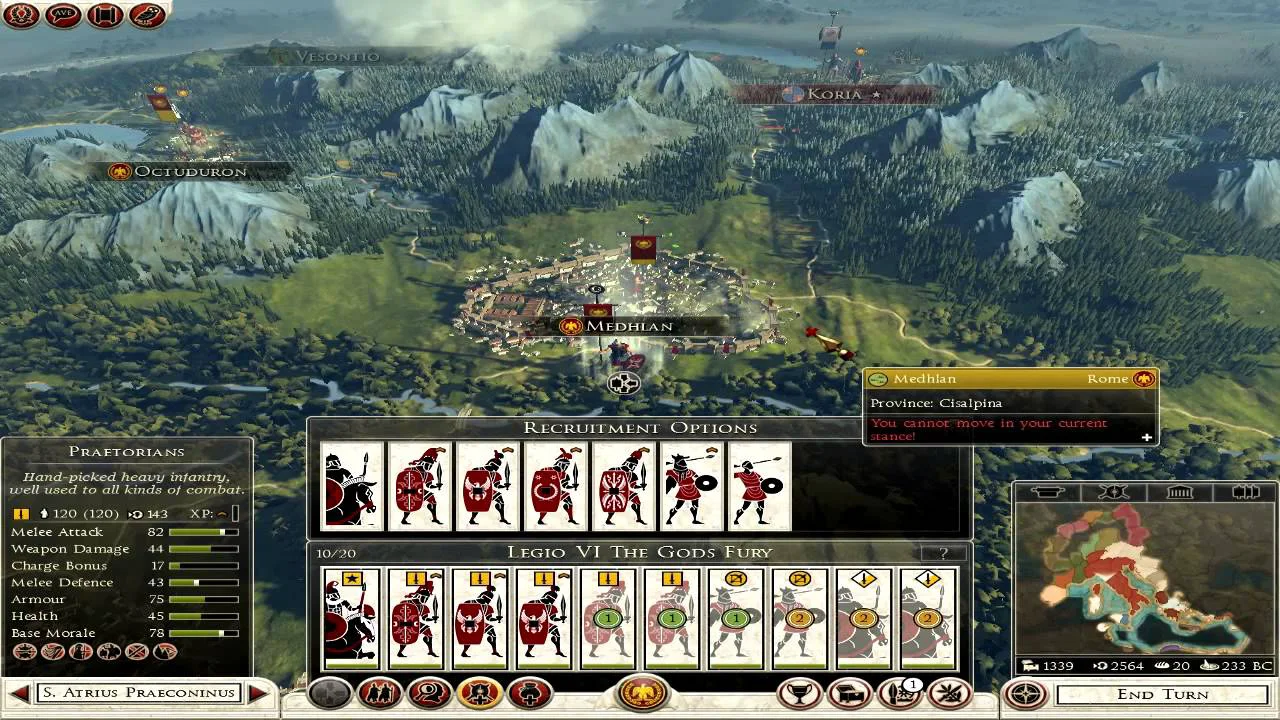Screen dimensions: 1280x720
Task: Switch minimap to crossed-shield military tab
Action: (1113, 492)
